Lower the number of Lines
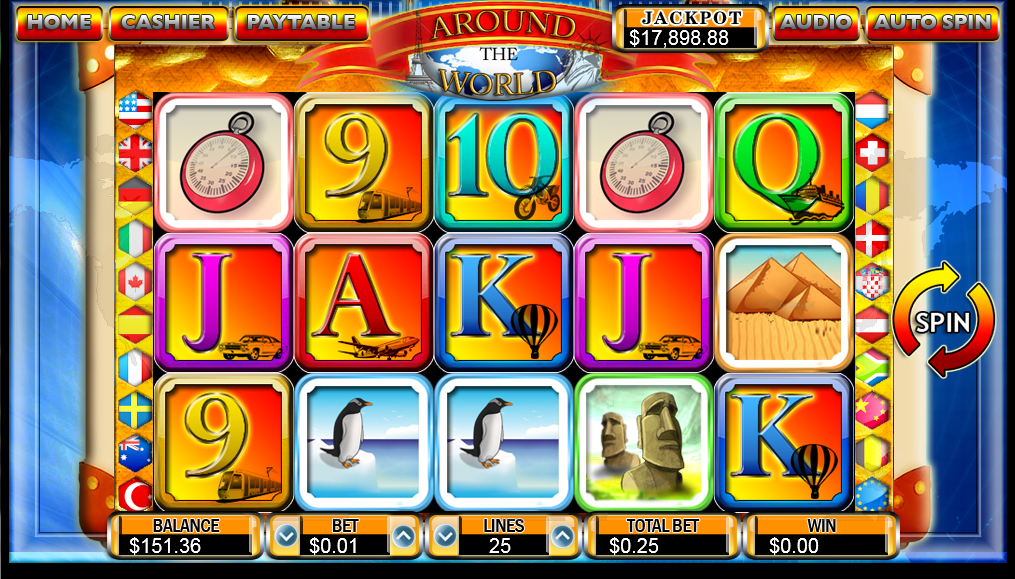Viewport: 1015px width, 579px height. tap(446, 537)
